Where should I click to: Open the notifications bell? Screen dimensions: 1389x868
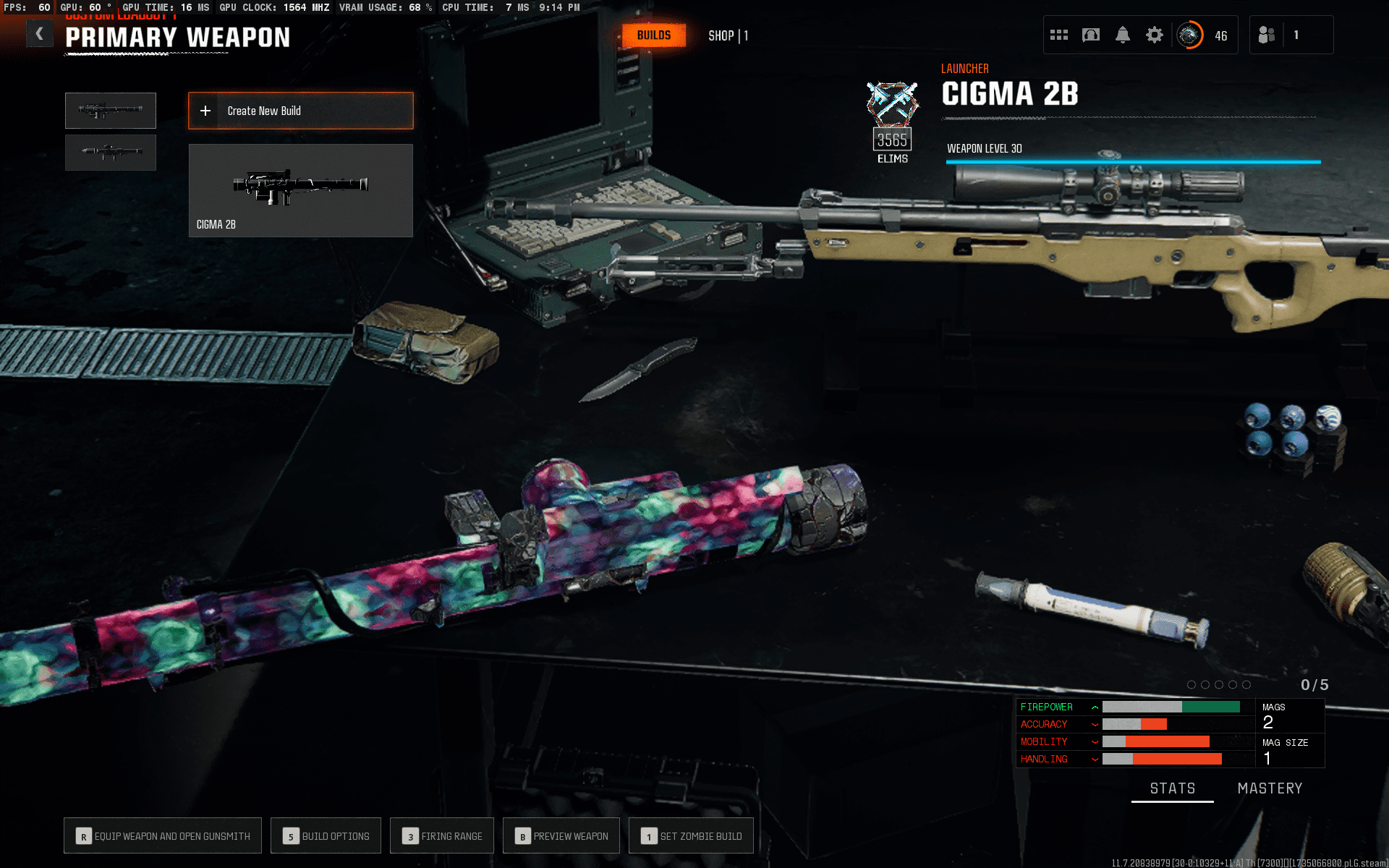click(x=1122, y=35)
